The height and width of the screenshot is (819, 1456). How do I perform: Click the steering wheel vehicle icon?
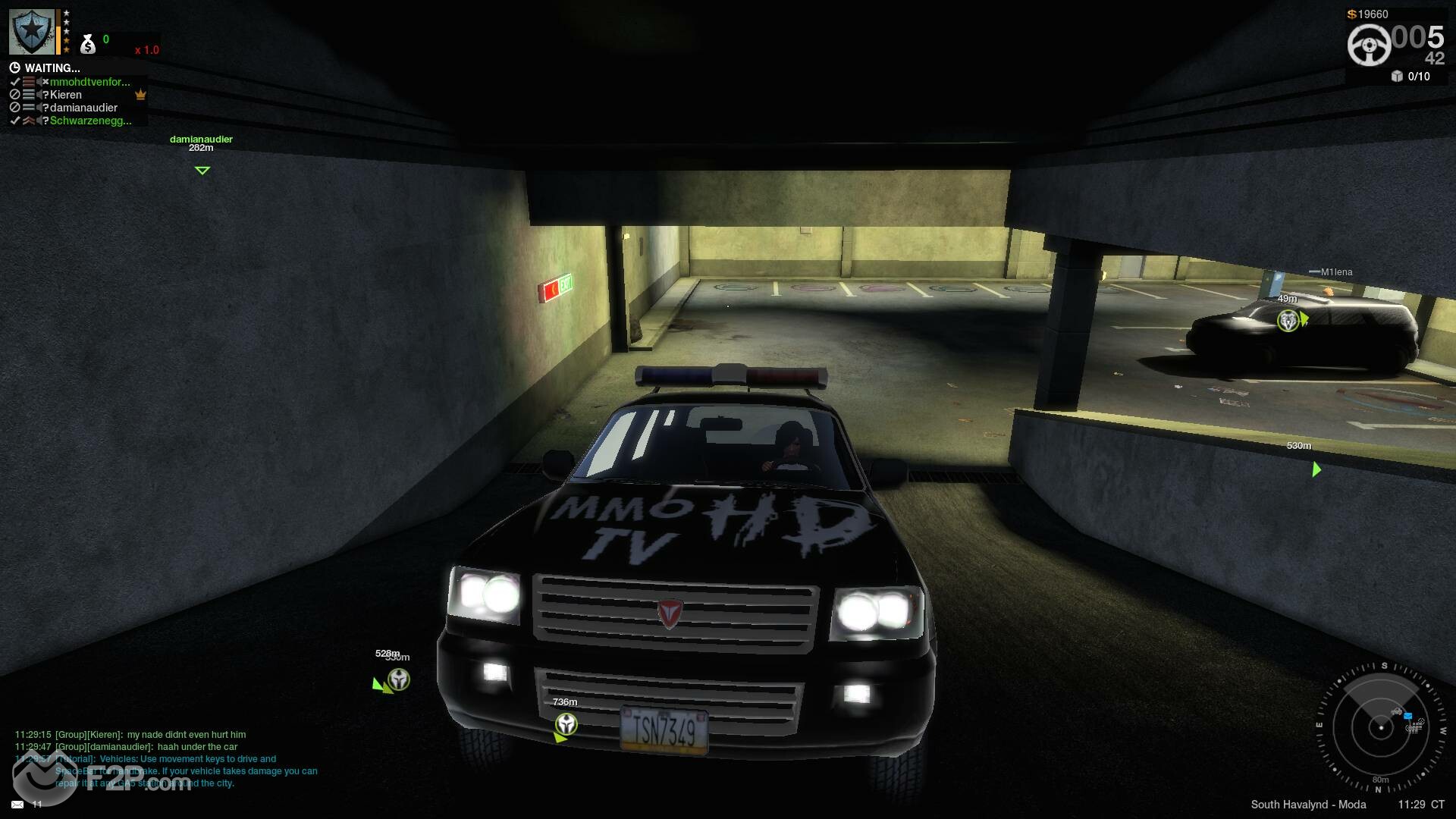1369,45
